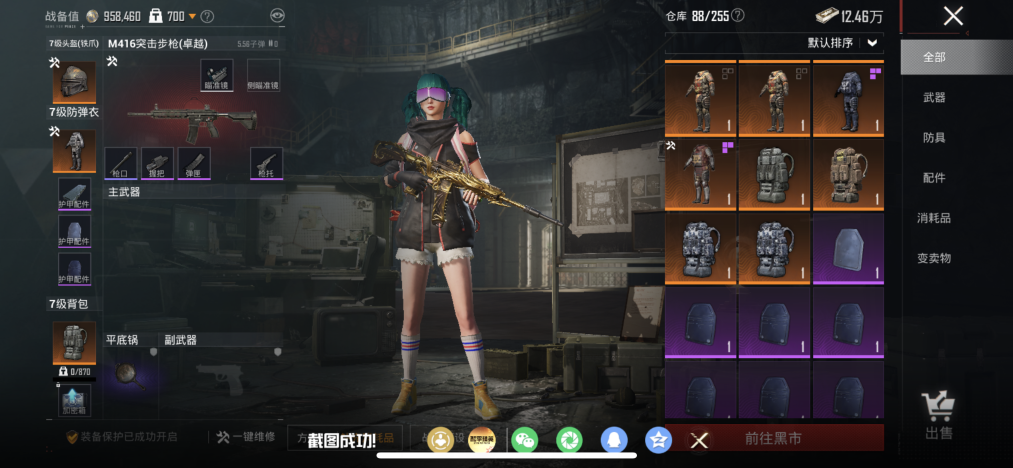This screenshot has width=1013, height=468.
Task: Select the equipped level 7 helmet slot
Action: click(x=74, y=82)
